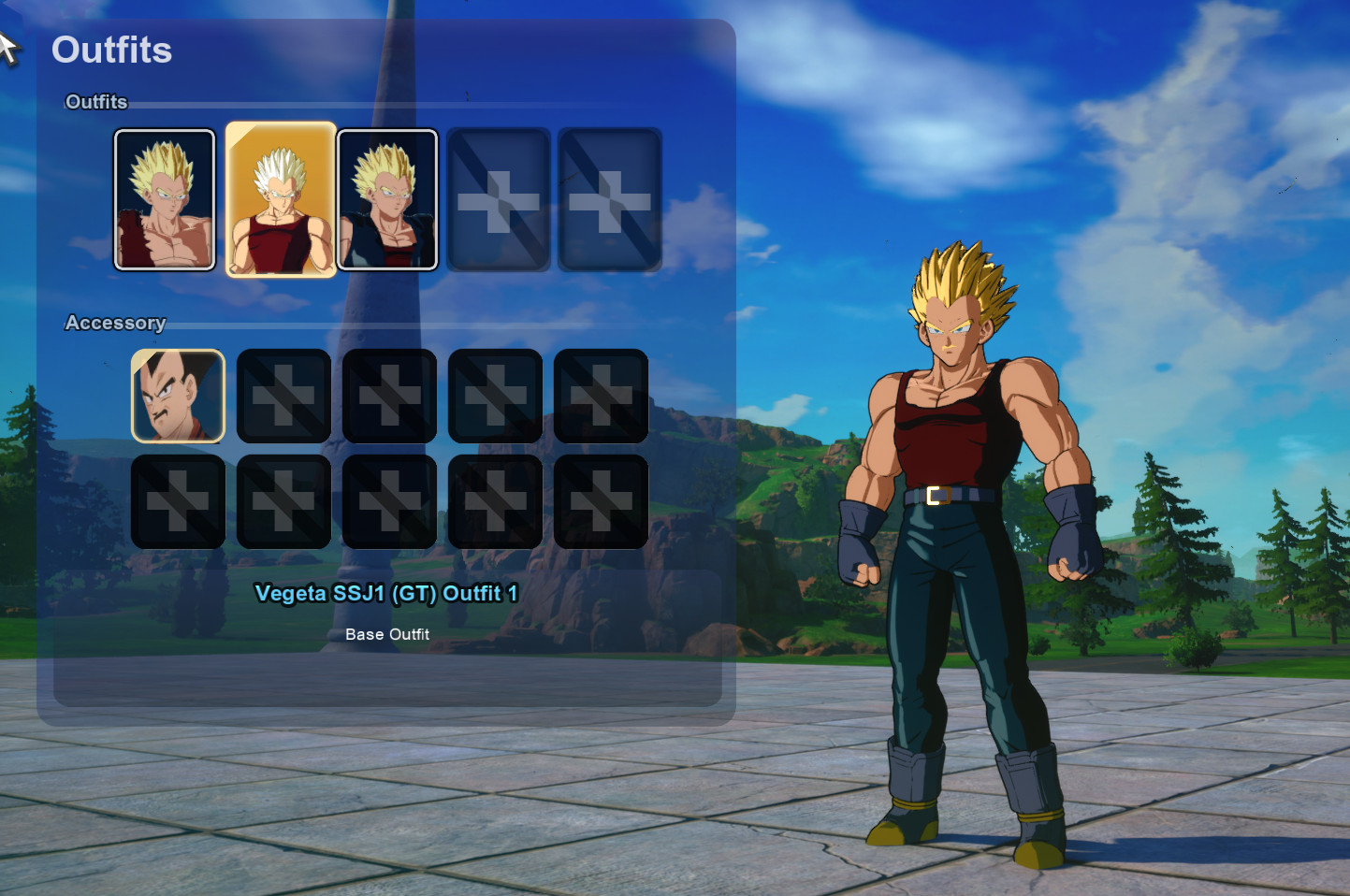Click the second plus slot in bottom accessory row
1350x896 pixels.
[283, 501]
